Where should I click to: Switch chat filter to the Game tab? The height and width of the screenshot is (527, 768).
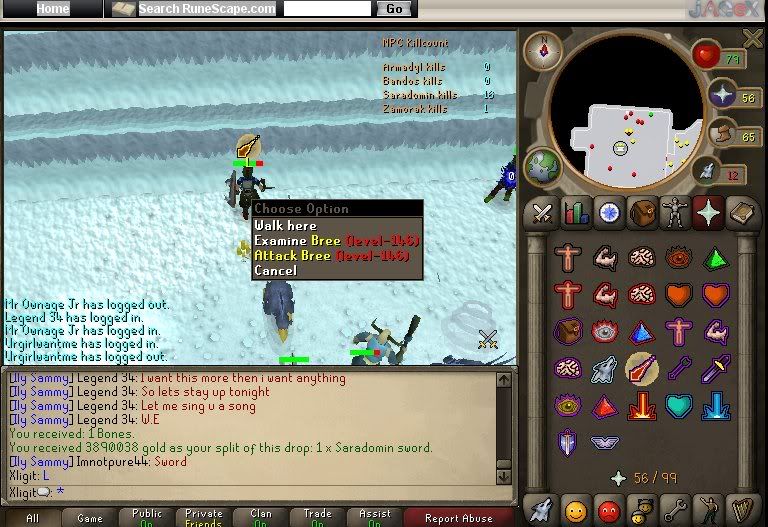(x=90, y=518)
